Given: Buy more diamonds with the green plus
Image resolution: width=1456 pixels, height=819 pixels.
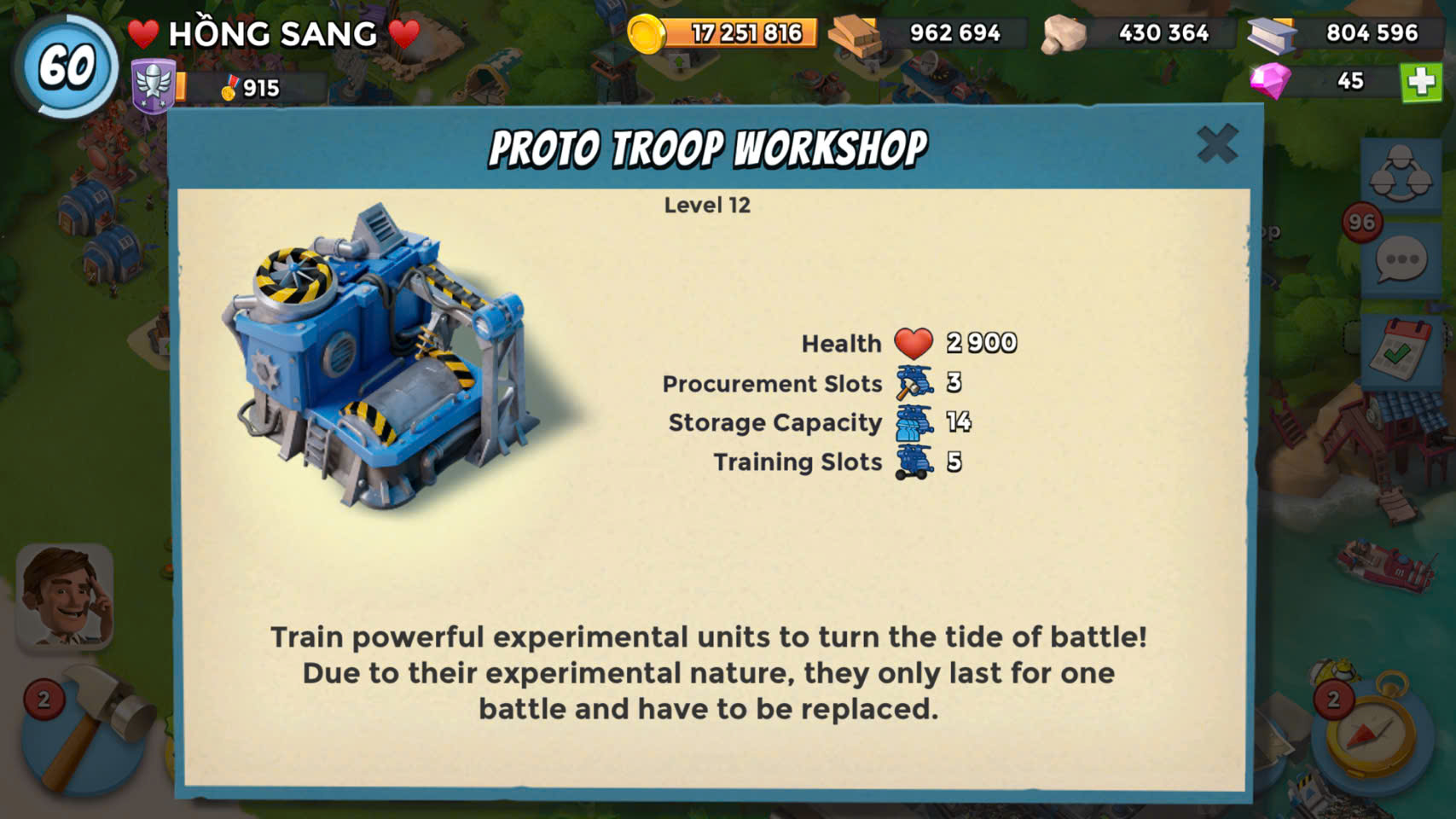Looking at the screenshot, I should tap(1420, 82).
